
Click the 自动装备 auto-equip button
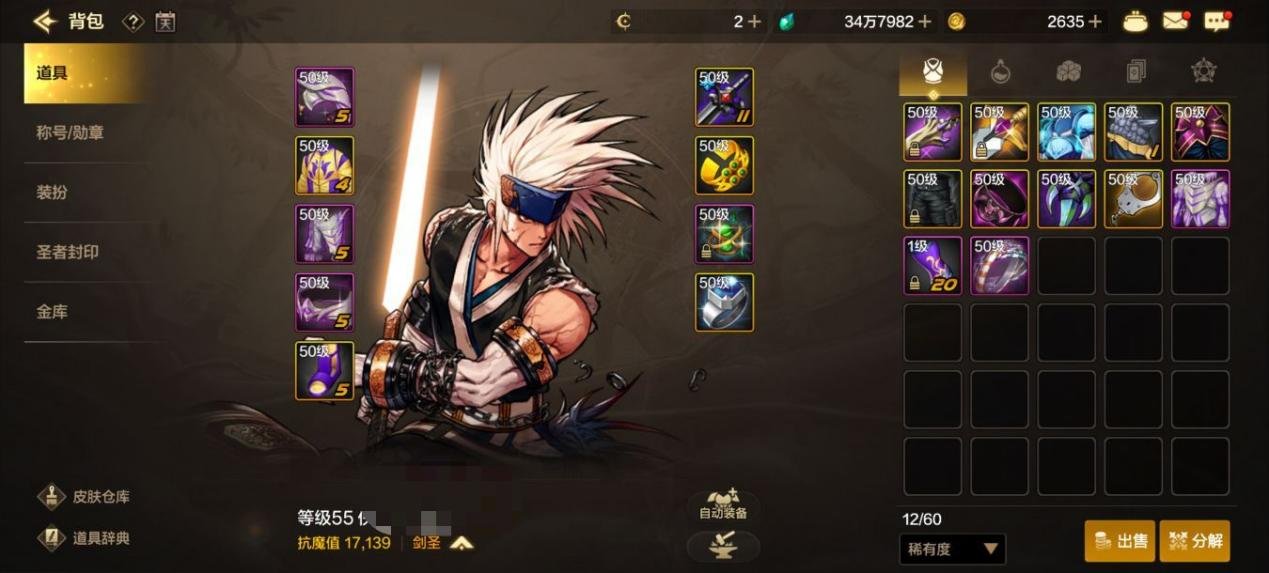722,505
